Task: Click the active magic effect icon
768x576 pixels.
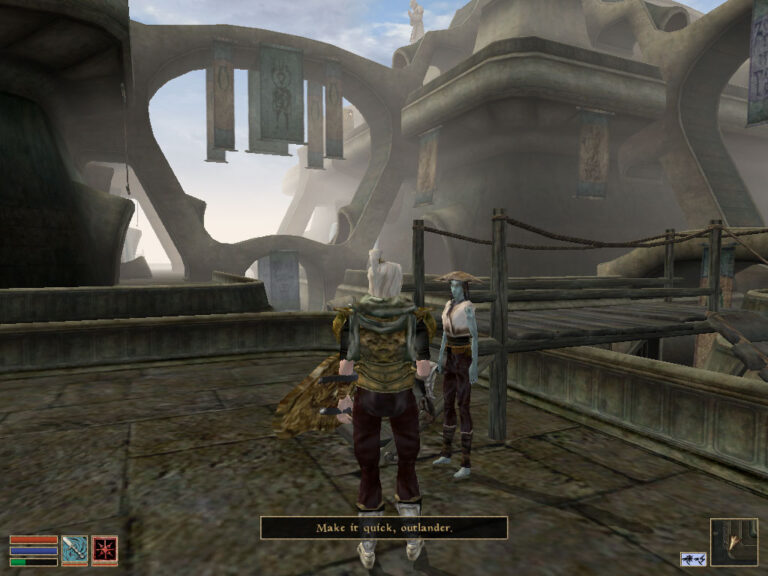Action: click(x=691, y=559)
